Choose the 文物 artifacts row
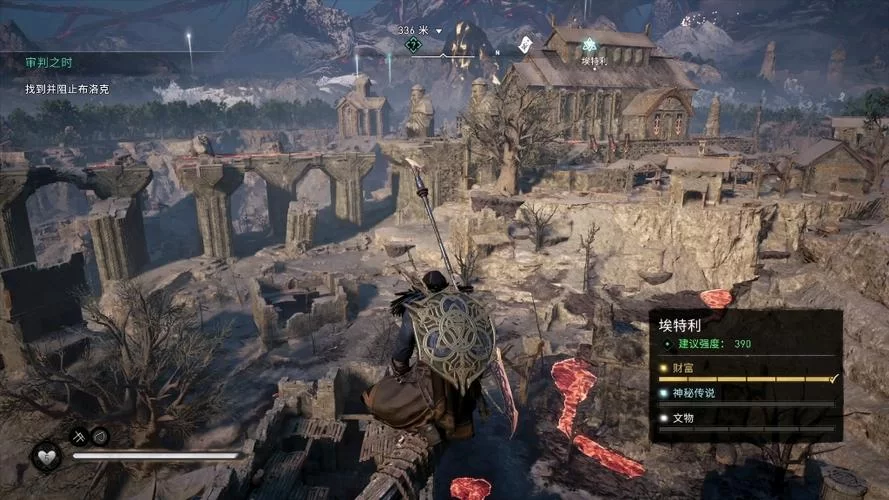The height and width of the screenshot is (500, 889). (746, 418)
